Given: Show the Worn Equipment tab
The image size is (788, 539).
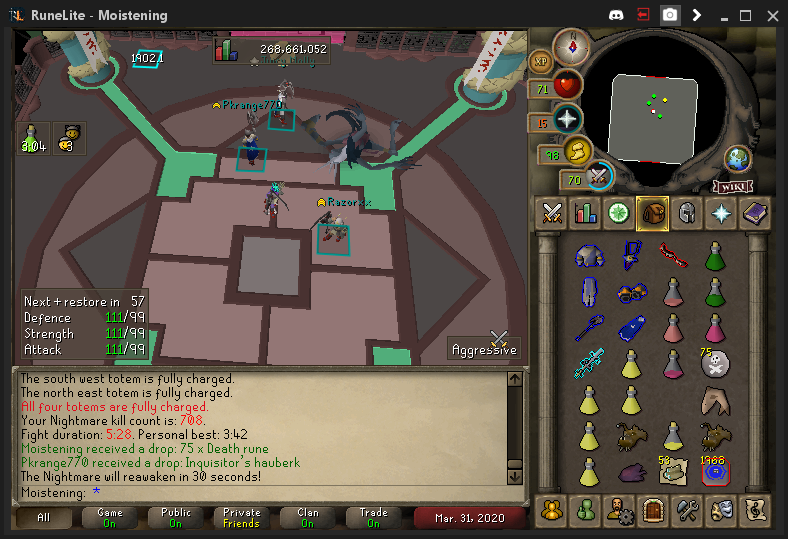Looking at the screenshot, I should [x=686, y=213].
